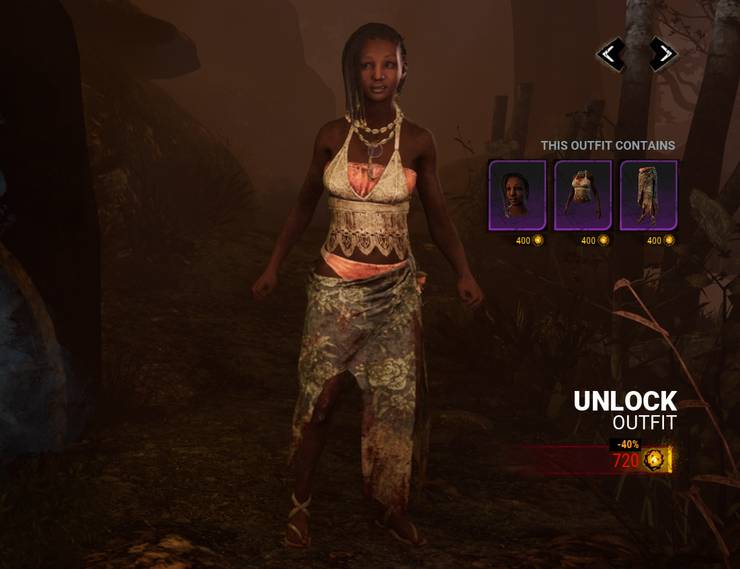
Task: Select the head cosmetic thumbnail
Action: (x=517, y=195)
